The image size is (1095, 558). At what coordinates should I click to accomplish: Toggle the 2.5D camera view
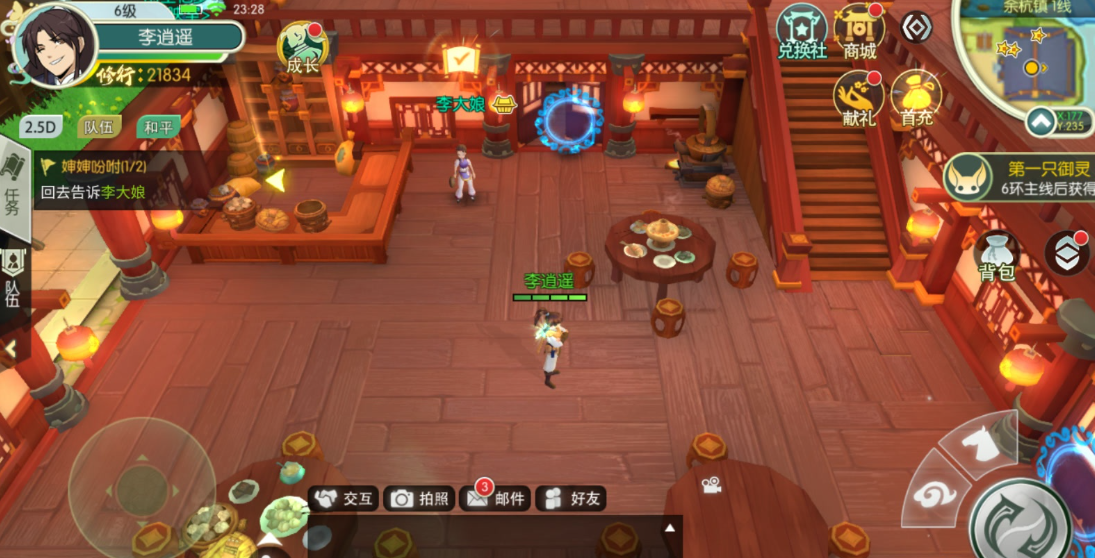tap(42, 127)
